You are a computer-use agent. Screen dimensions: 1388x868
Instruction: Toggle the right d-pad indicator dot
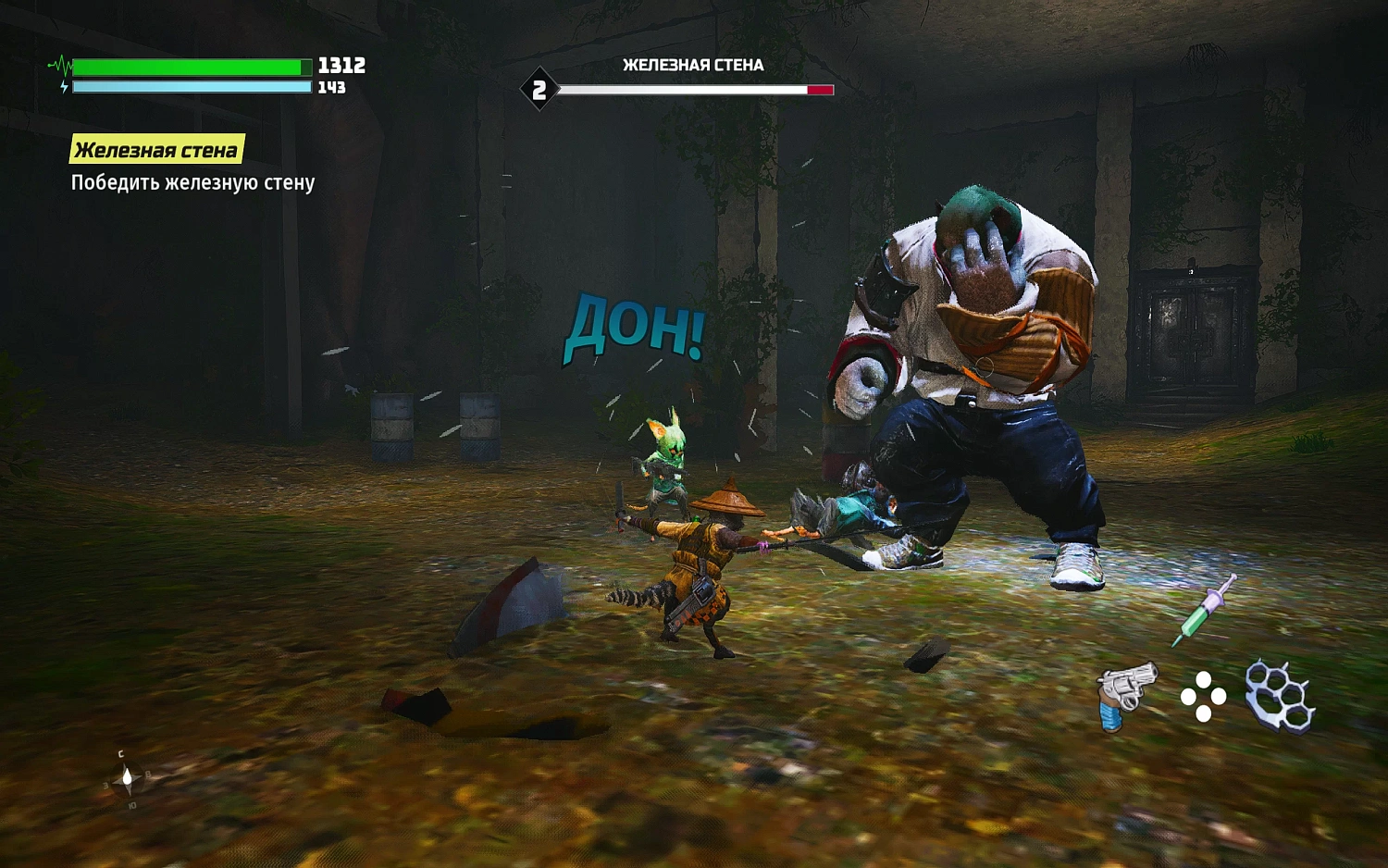pyautogui.click(x=1219, y=698)
